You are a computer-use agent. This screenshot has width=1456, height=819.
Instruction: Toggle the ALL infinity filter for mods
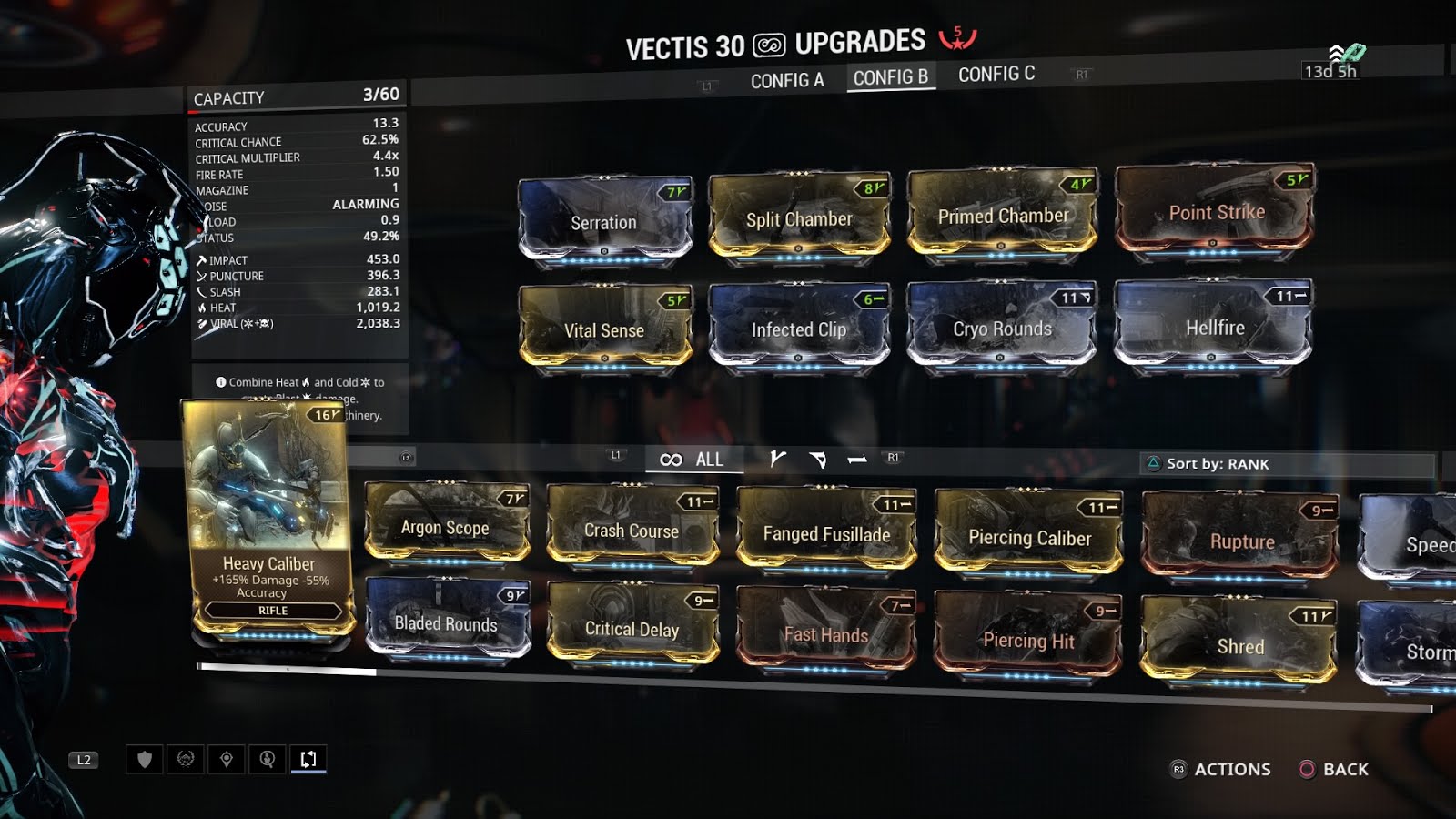692,460
